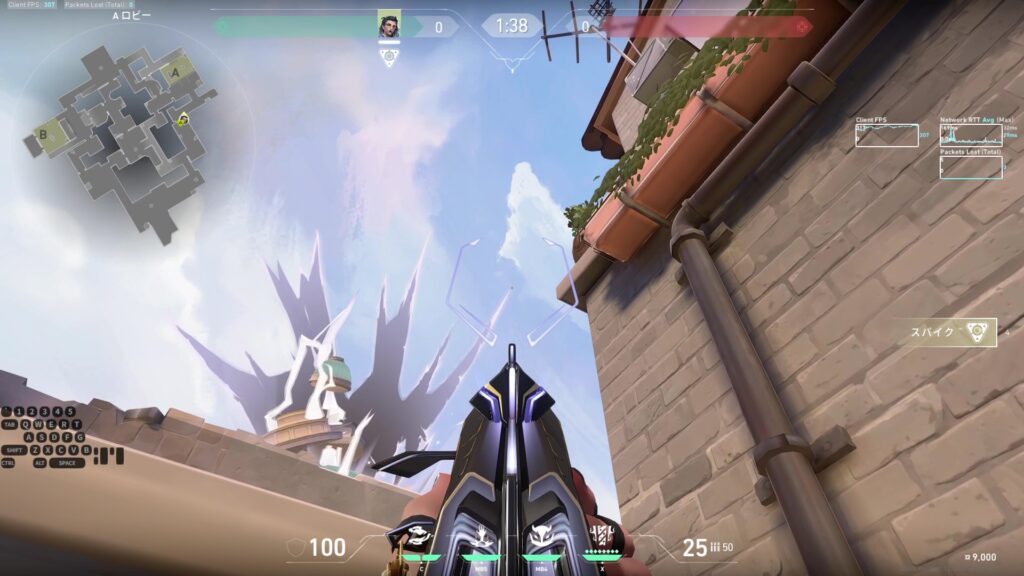Activate the reaching hand ability icon

pyautogui.click(x=480, y=537)
